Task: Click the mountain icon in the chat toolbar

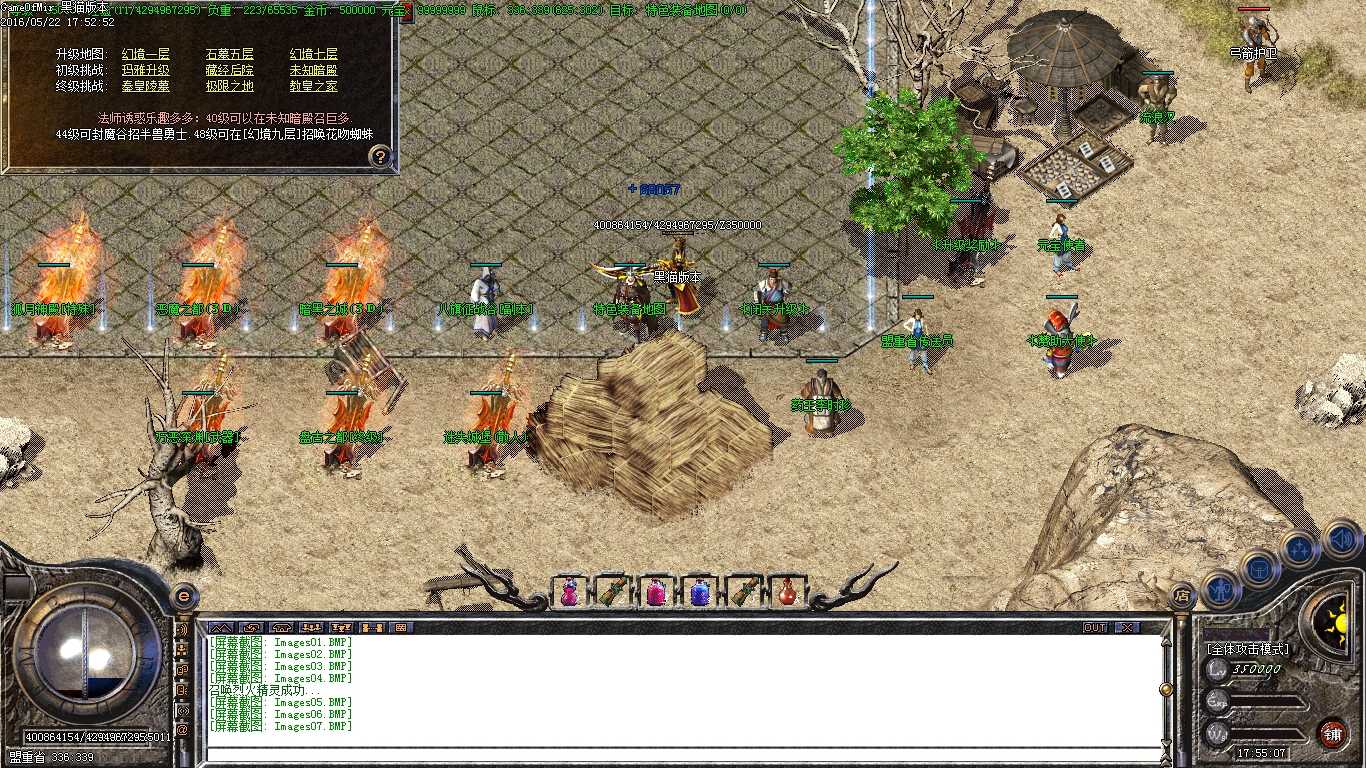Action: click(x=222, y=628)
